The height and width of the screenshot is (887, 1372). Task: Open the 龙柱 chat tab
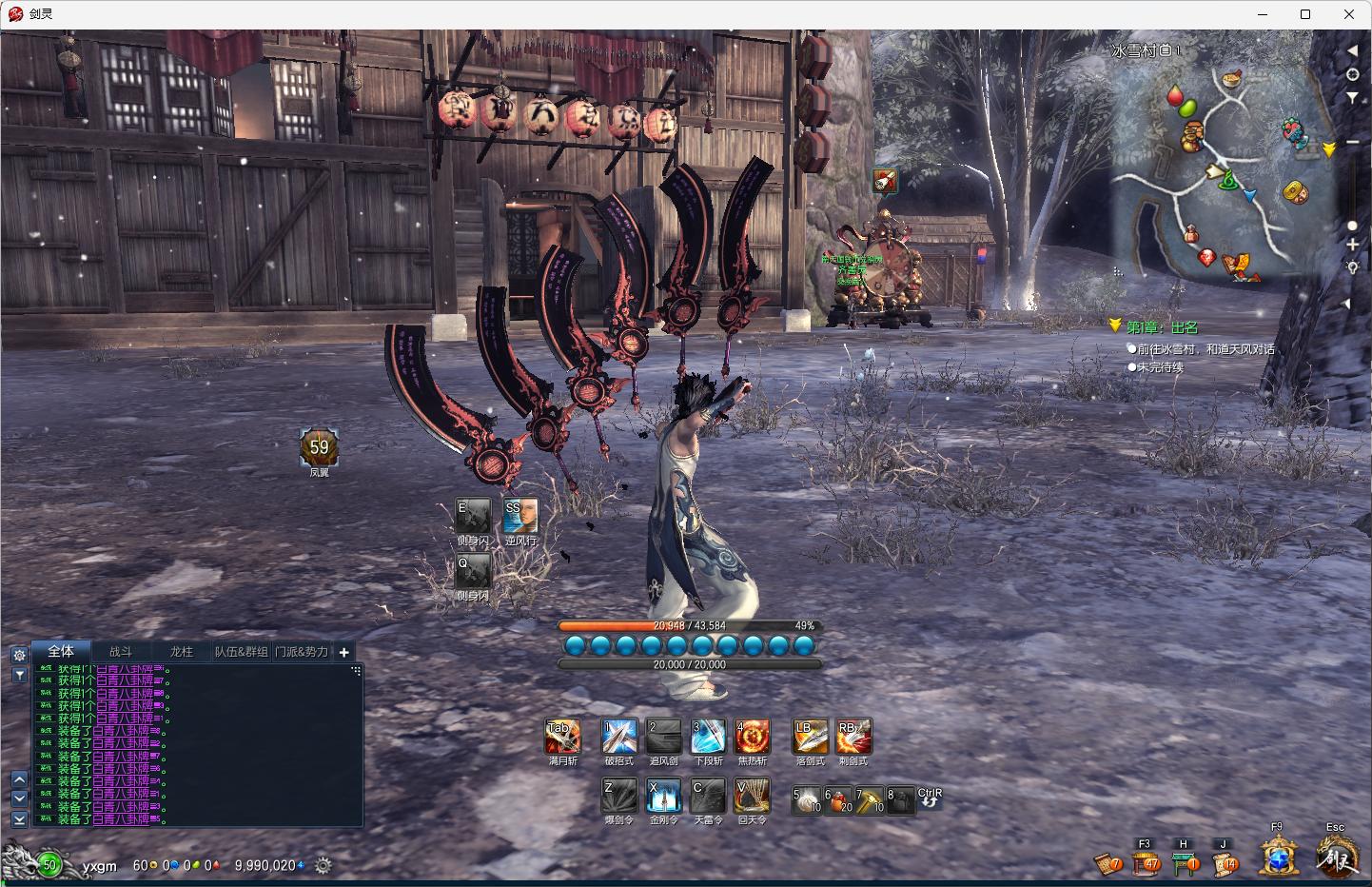click(181, 652)
